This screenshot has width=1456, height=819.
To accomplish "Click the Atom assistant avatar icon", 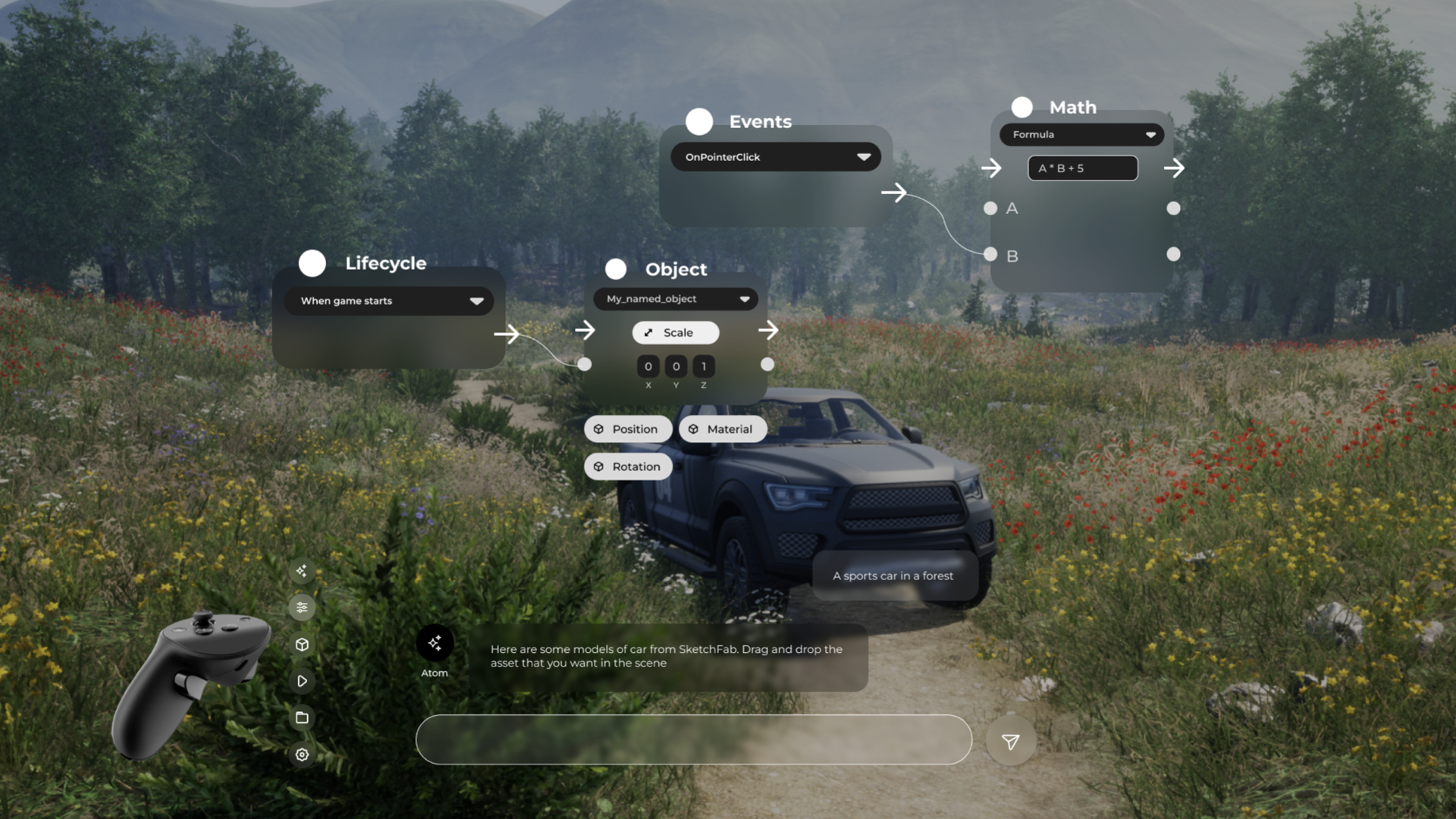I will point(435,644).
